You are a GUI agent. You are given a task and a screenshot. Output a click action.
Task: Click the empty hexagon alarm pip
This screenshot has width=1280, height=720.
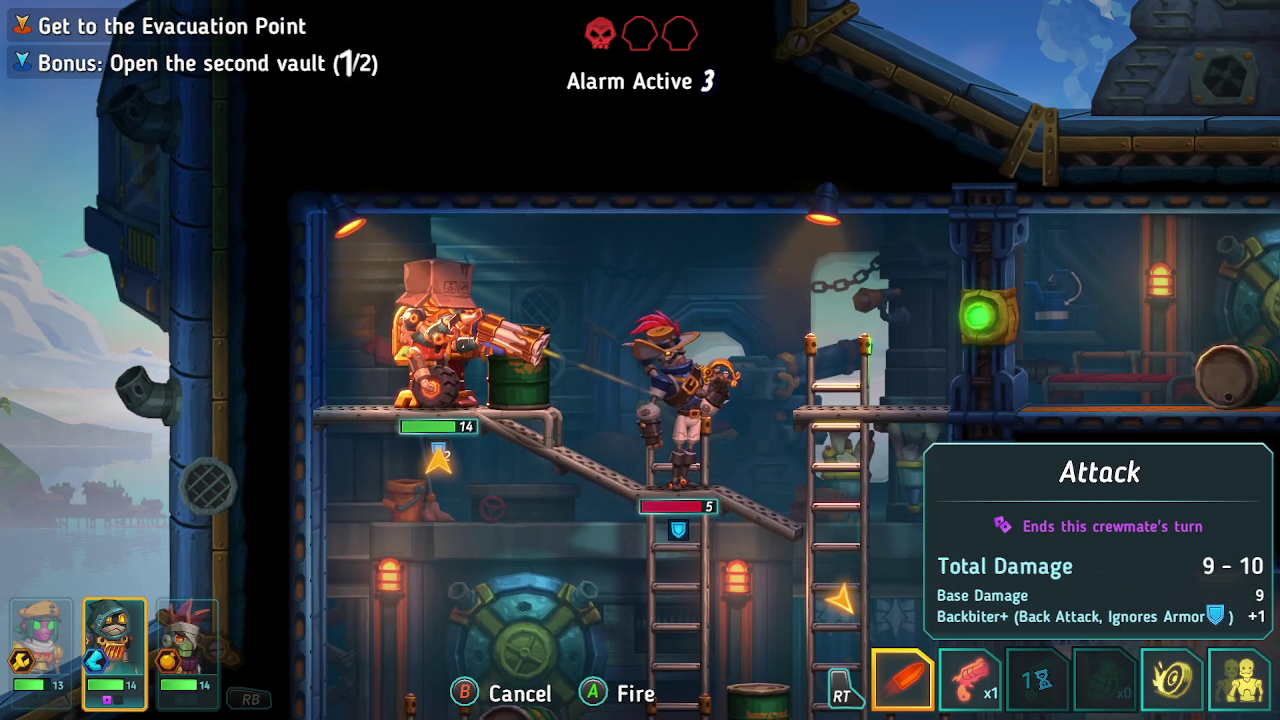pyautogui.click(x=640, y=34)
